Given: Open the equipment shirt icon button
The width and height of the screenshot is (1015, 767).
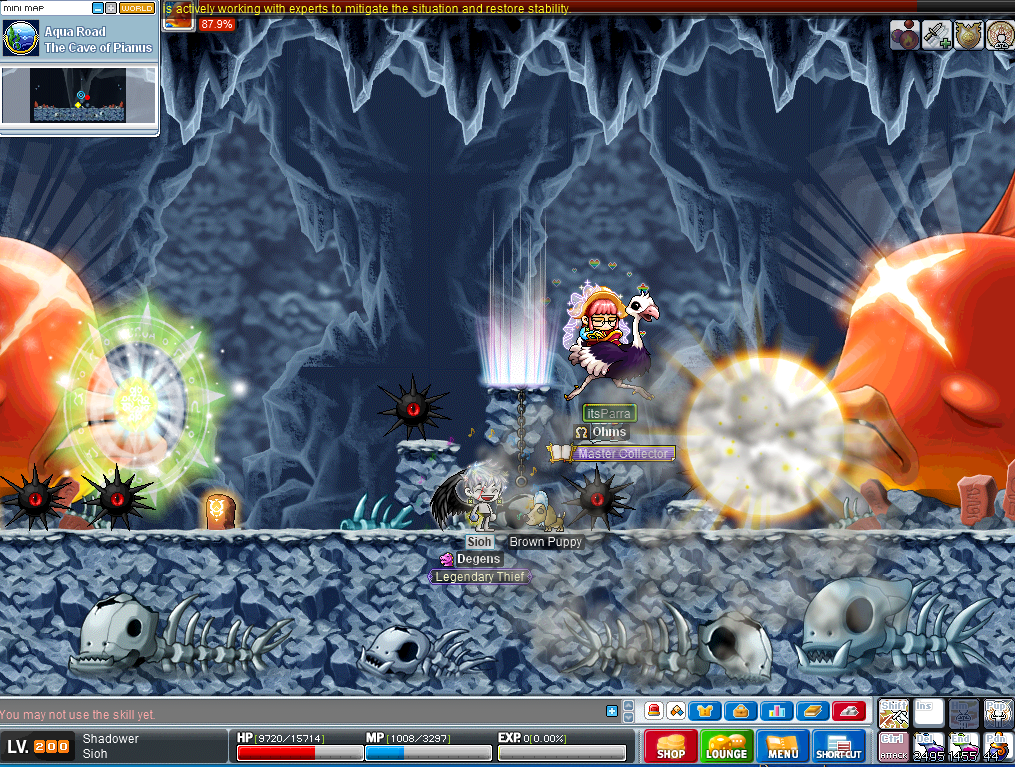Looking at the screenshot, I should (x=706, y=712).
